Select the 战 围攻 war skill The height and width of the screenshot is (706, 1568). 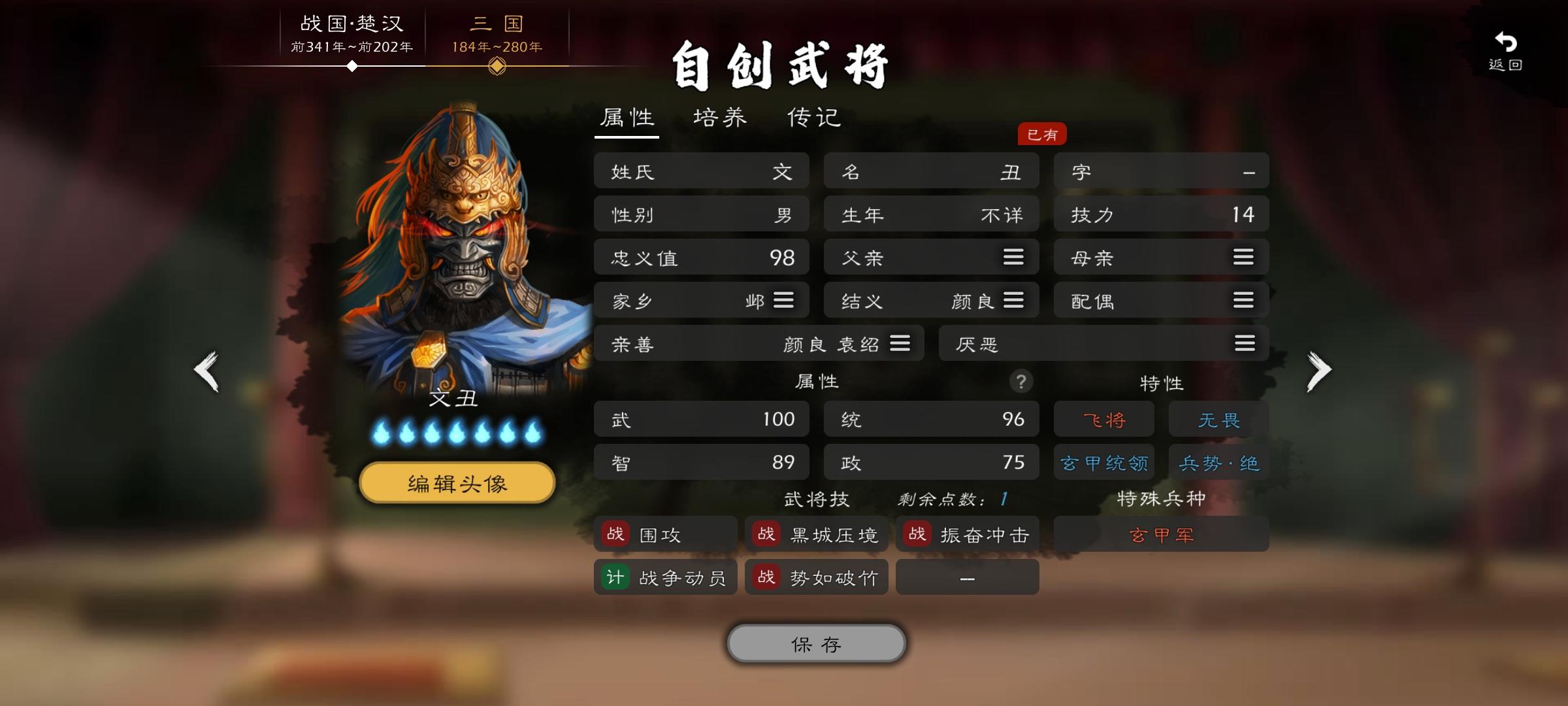click(x=664, y=534)
